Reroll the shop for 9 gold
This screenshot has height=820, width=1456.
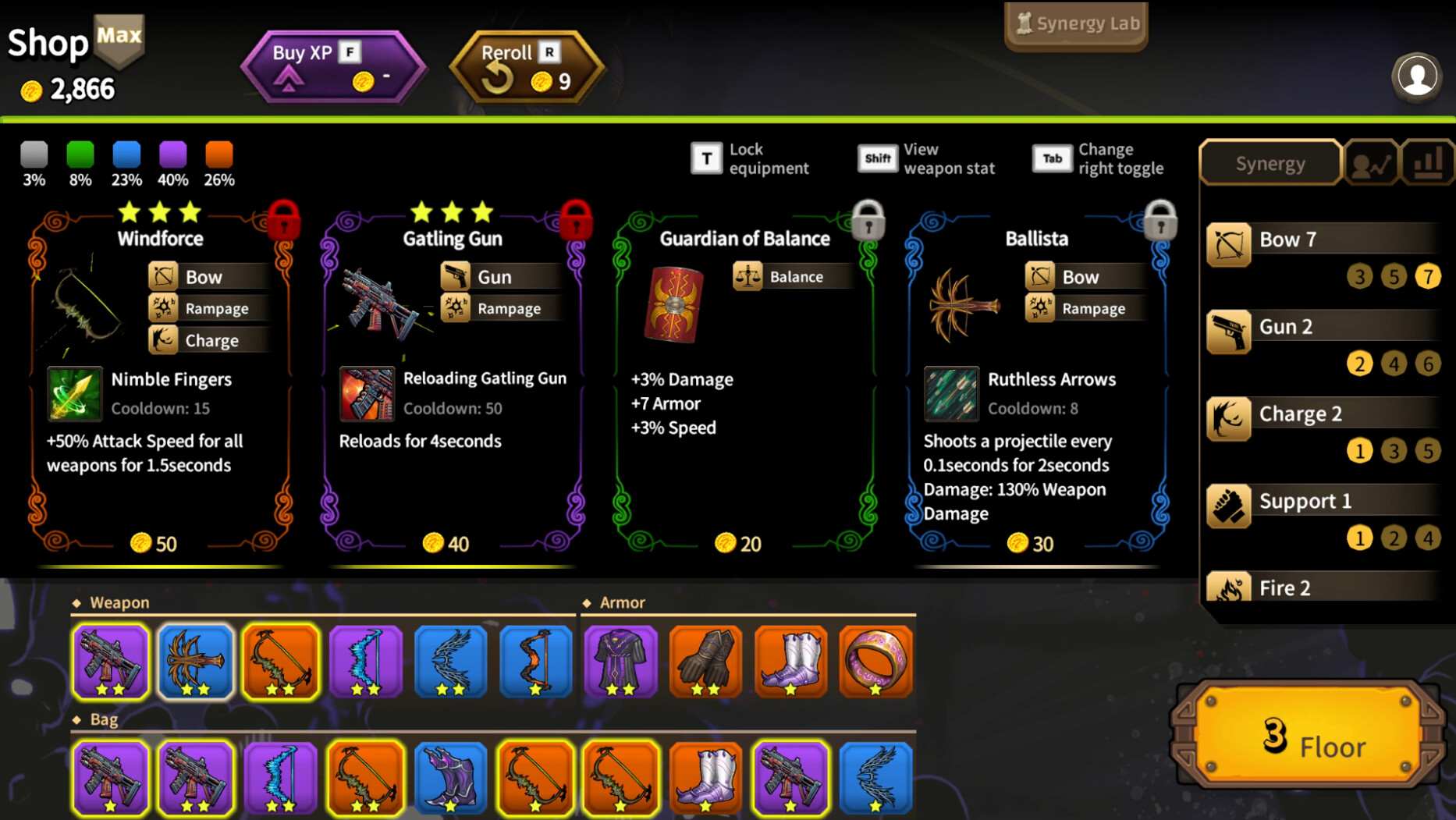click(x=527, y=67)
